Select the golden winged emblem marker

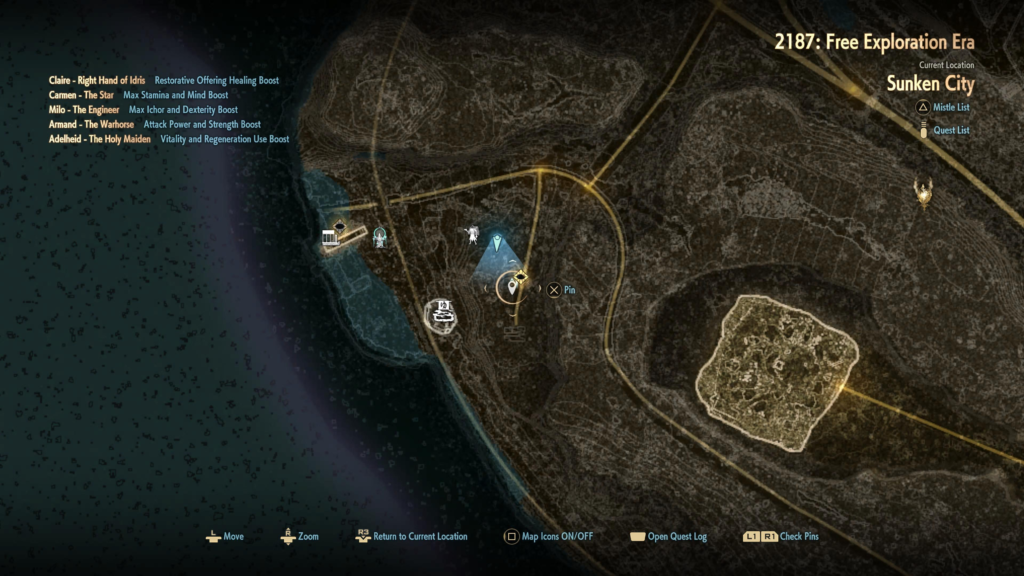[x=924, y=191]
